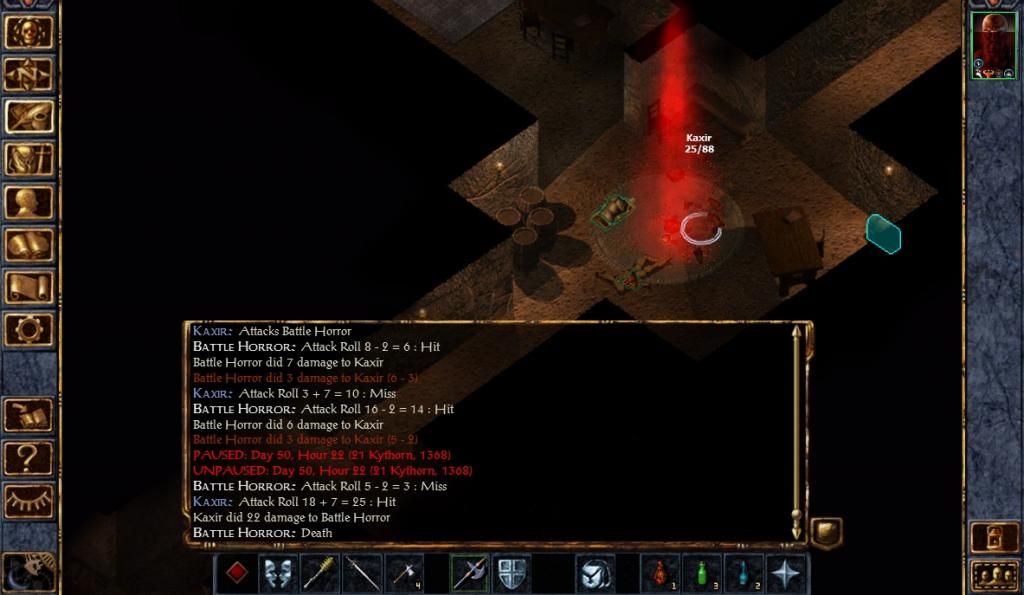Equip the spiked club weapon slot
Viewport: 1024px width, 595px height.
coord(321,573)
